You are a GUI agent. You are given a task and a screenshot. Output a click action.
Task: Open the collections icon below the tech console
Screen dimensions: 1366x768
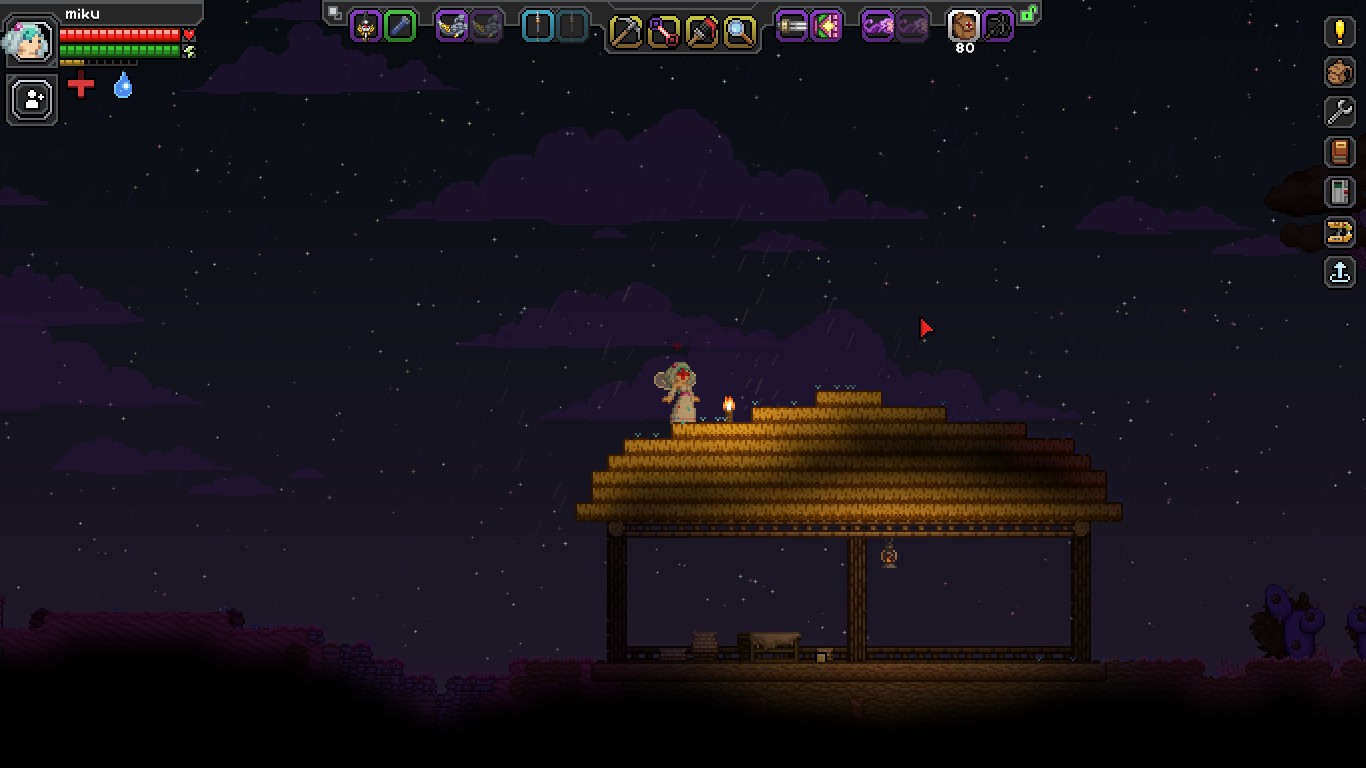(x=1340, y=232)
